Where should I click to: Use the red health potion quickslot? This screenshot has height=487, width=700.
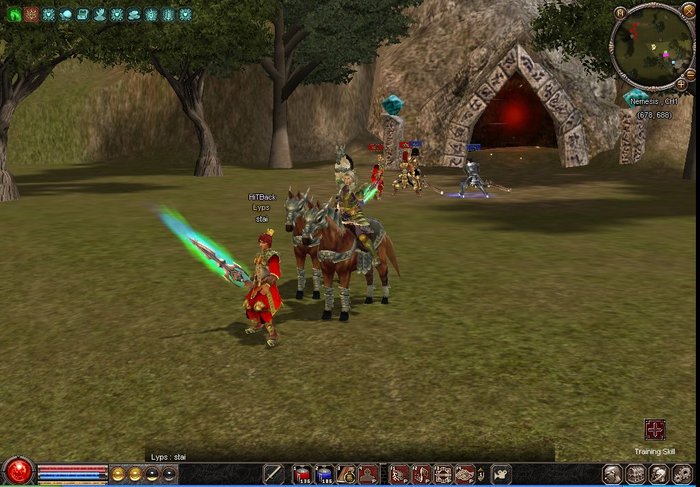[x=301, y=474]
